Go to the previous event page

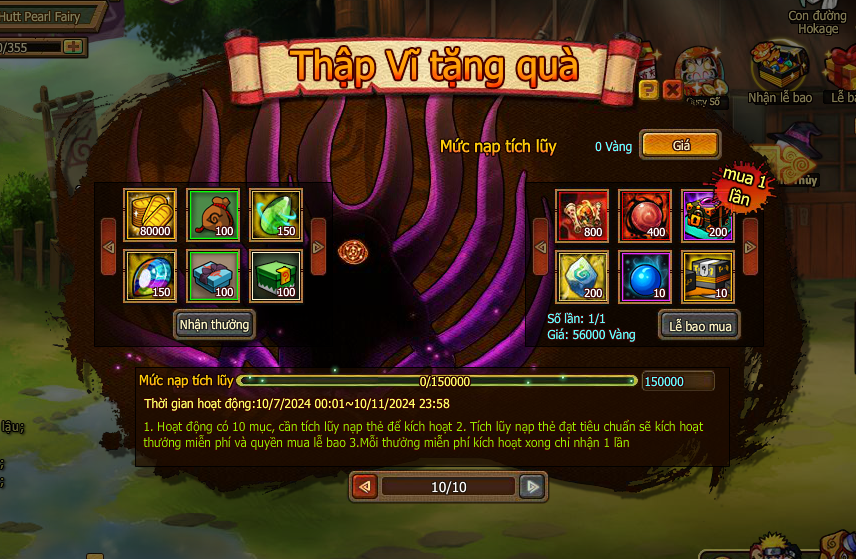pyautogui.click(x=365, y=487)
